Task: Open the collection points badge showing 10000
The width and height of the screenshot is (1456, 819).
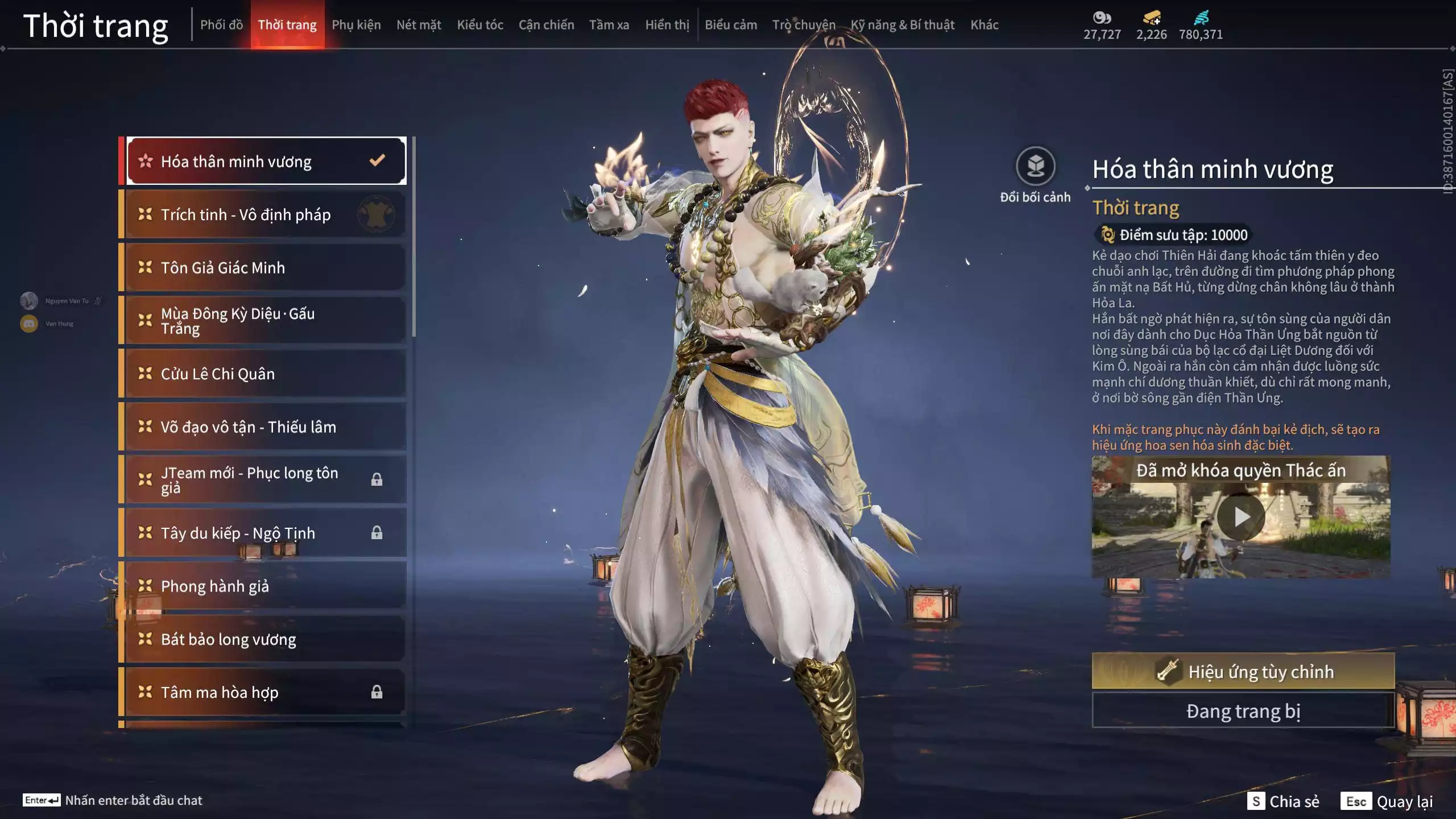Action: [1172, 235]
